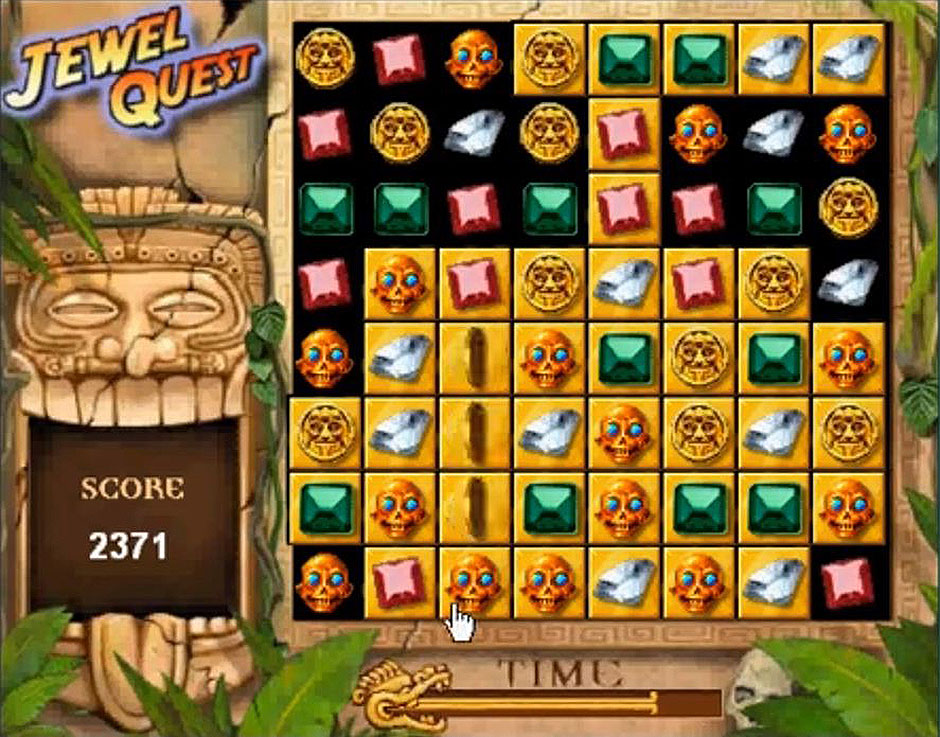Choose the red gem on gold tile in second row
The image size is (940, 737).
pos(623,133)
